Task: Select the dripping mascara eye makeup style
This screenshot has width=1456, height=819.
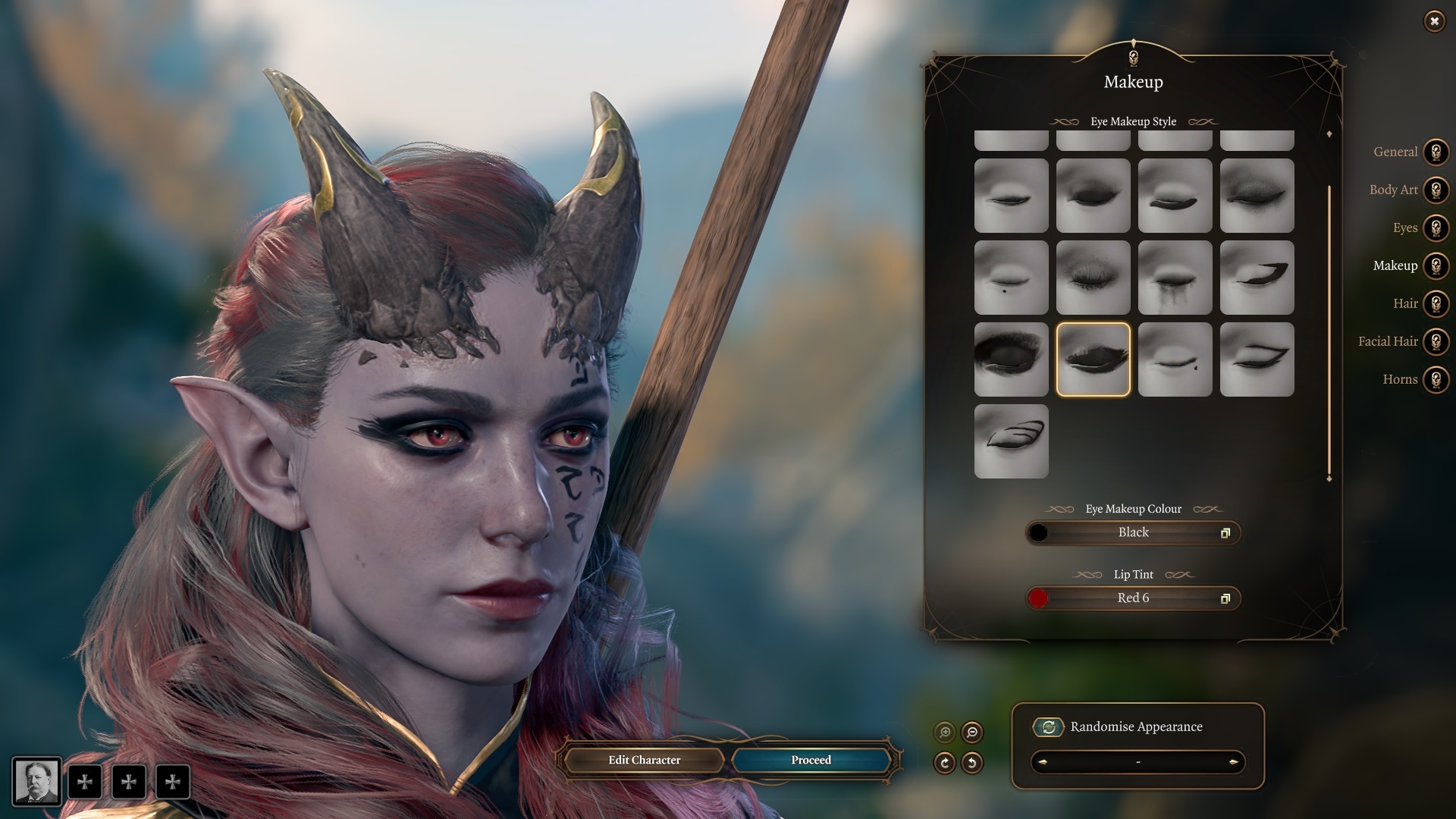Action: (x=1175, y=278)
